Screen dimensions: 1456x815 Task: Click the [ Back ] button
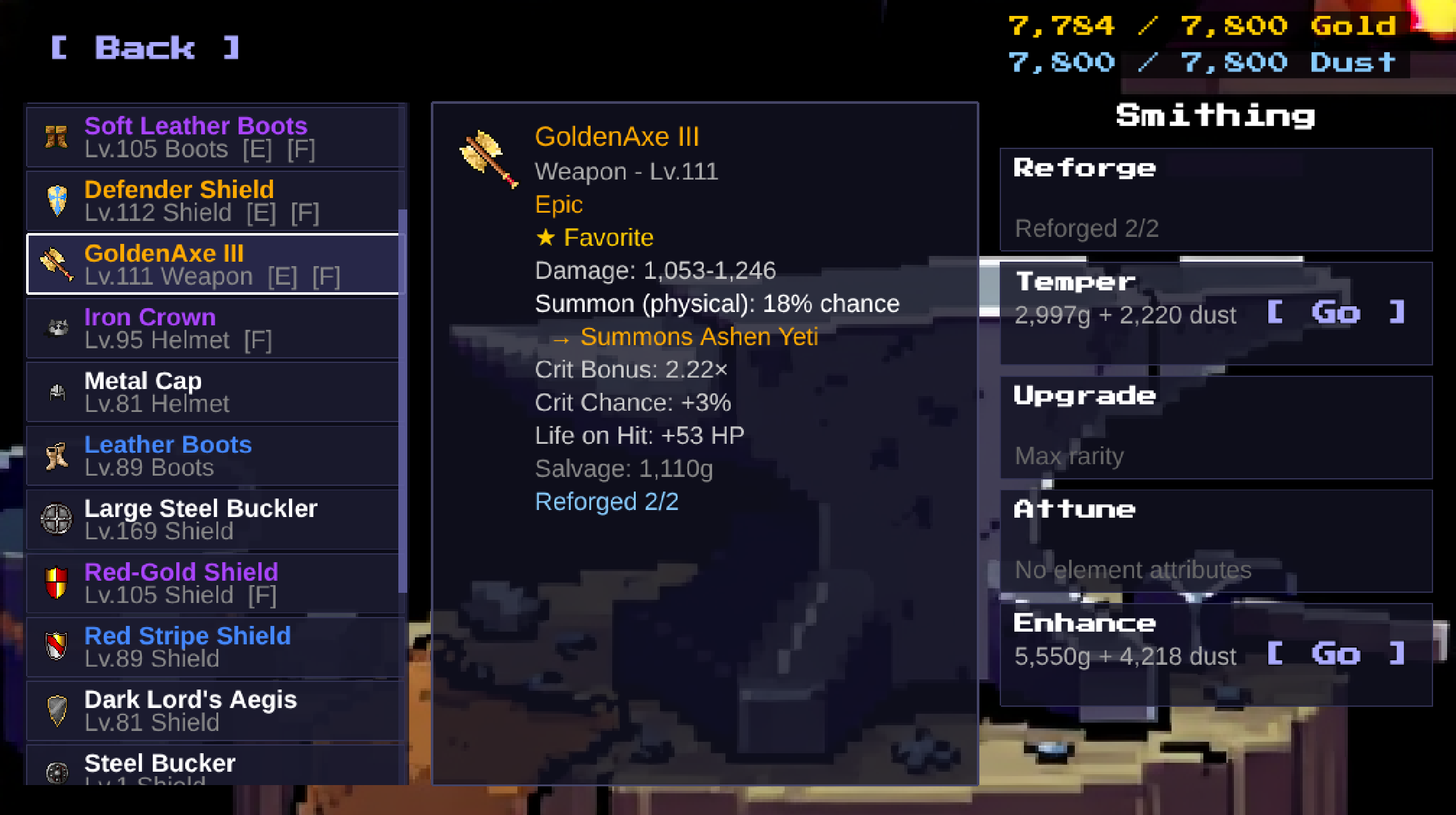145,48
